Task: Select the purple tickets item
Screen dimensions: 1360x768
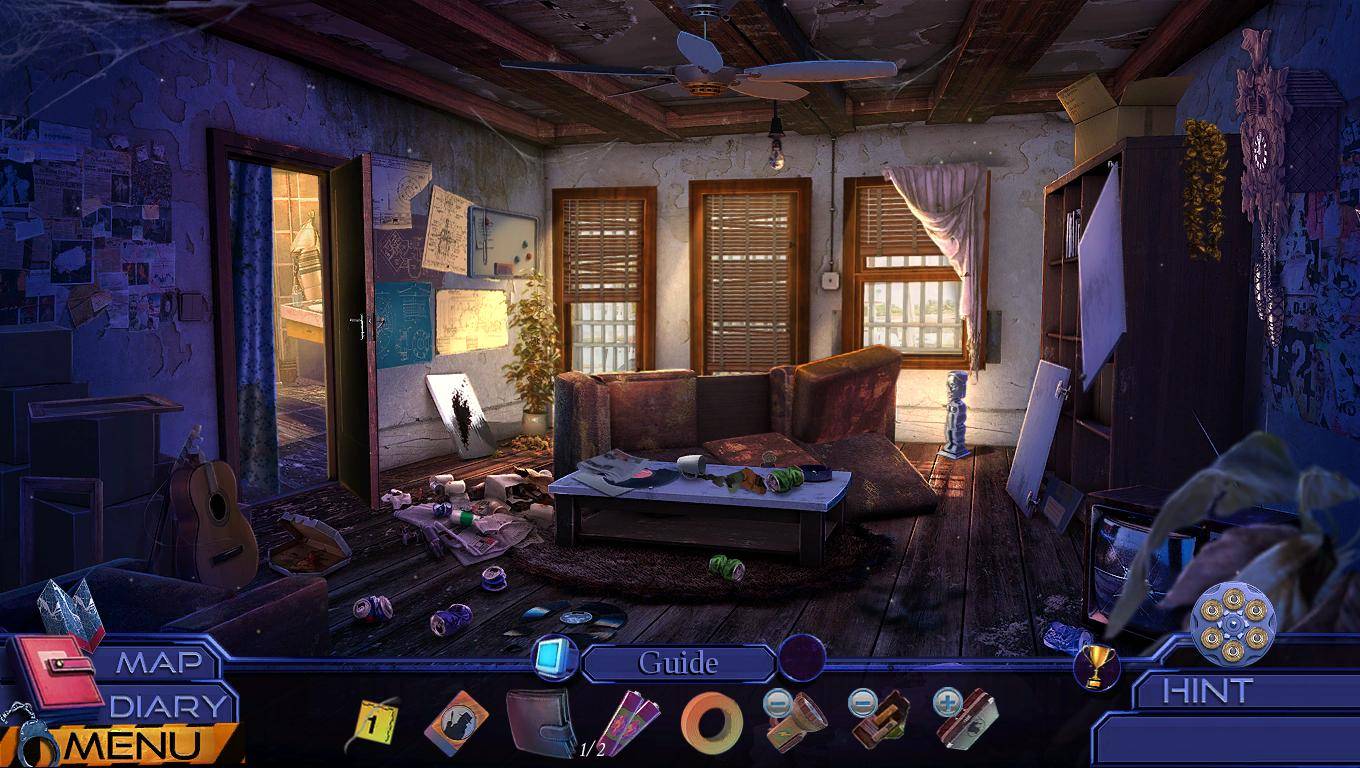Action: (x=630, y=722)
